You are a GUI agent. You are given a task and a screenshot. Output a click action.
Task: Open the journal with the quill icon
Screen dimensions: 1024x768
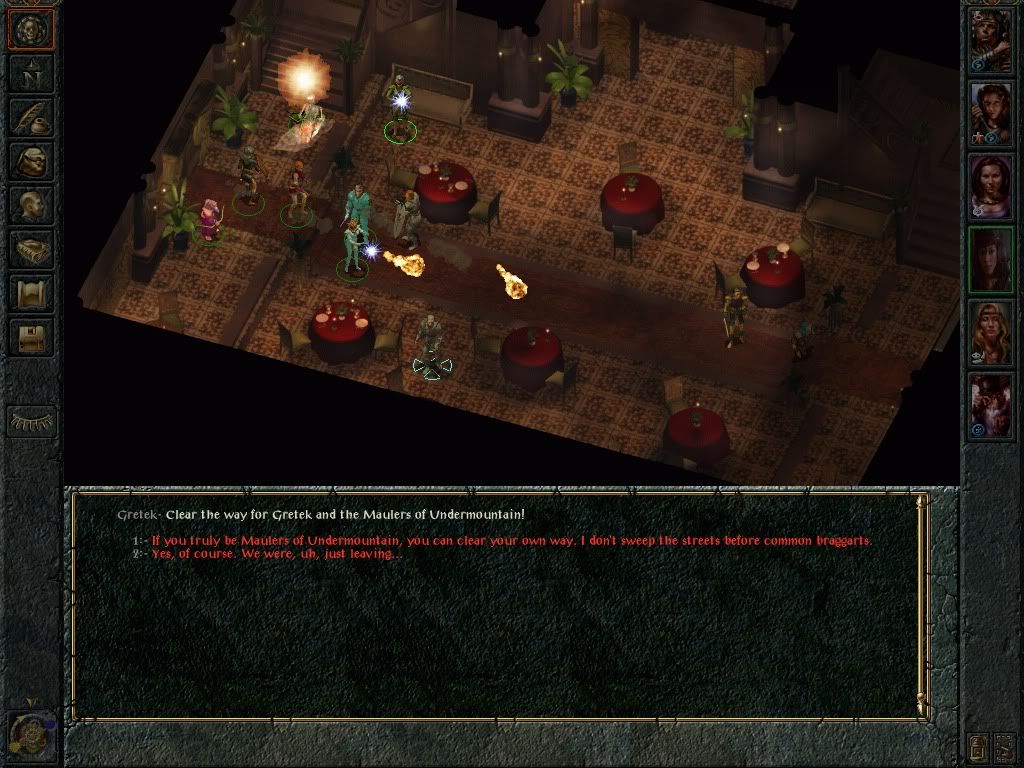point(31,117)
